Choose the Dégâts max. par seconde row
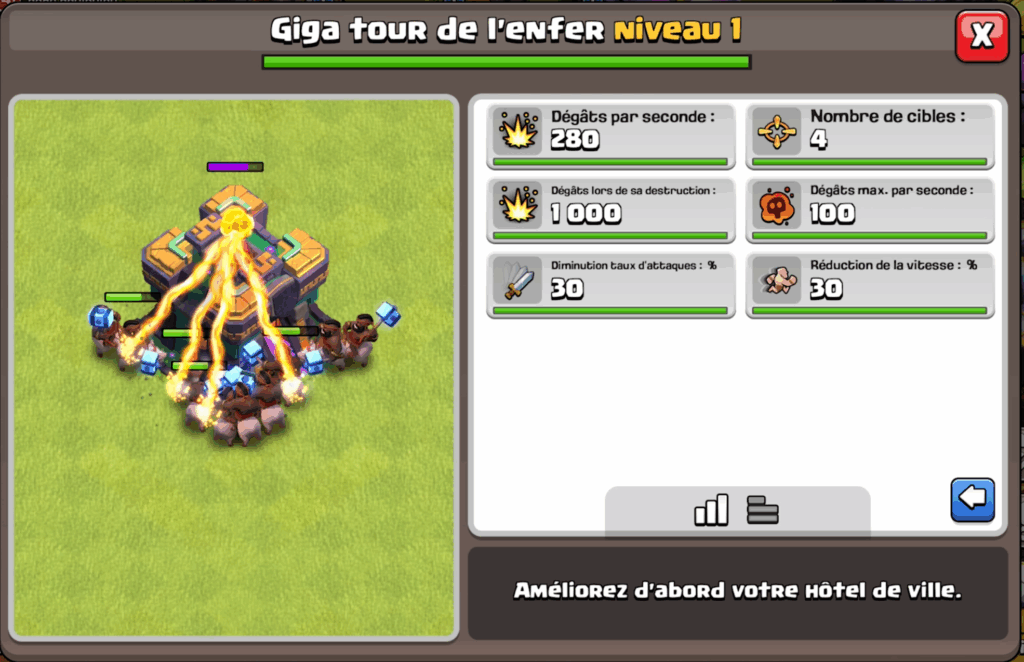The height and width of the screenshot is (662, 1024). click(870, 209)
